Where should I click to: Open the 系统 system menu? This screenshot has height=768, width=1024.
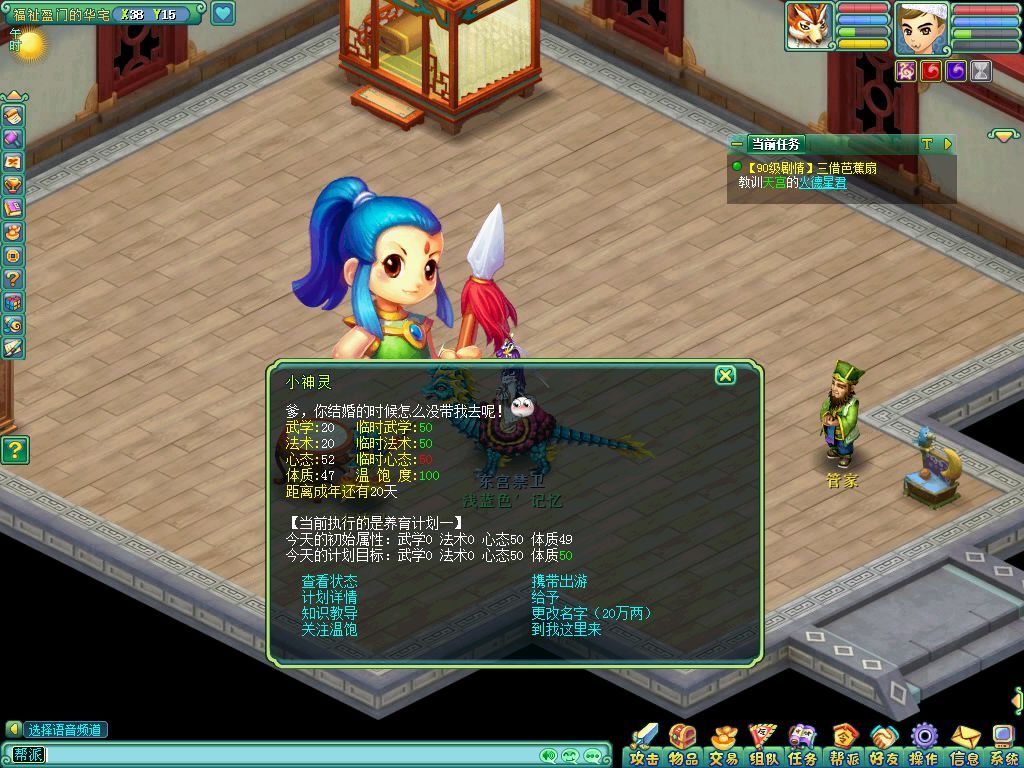[1004, 746]
